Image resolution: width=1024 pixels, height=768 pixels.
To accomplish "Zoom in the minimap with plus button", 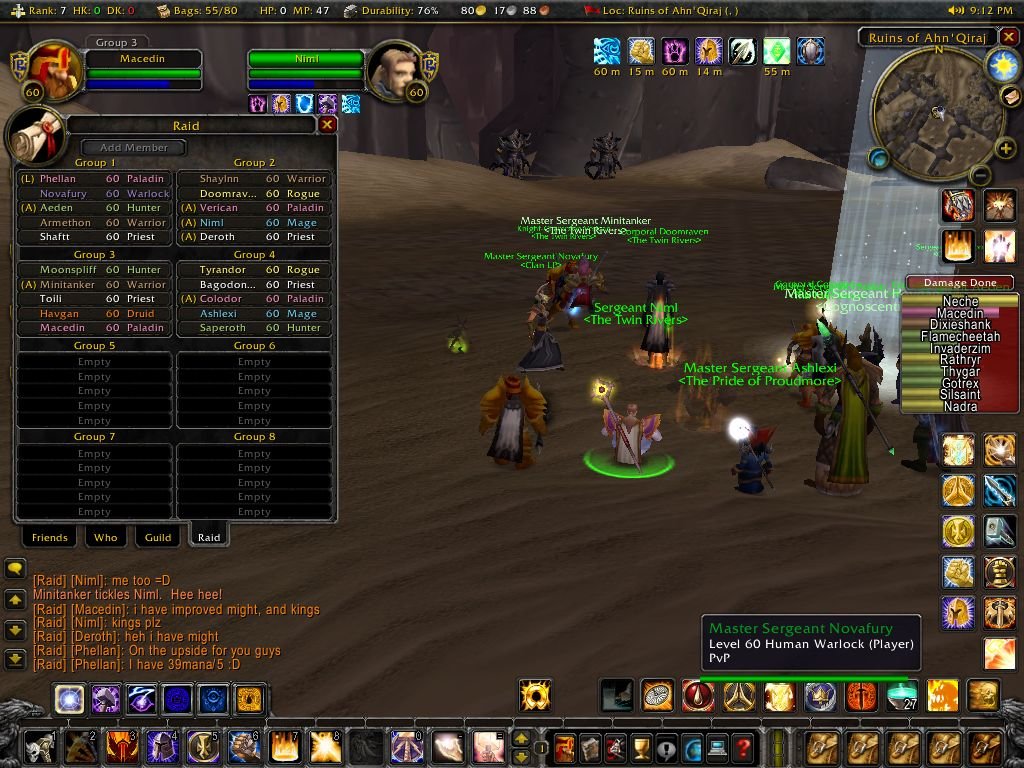I will click(1006, 150).
